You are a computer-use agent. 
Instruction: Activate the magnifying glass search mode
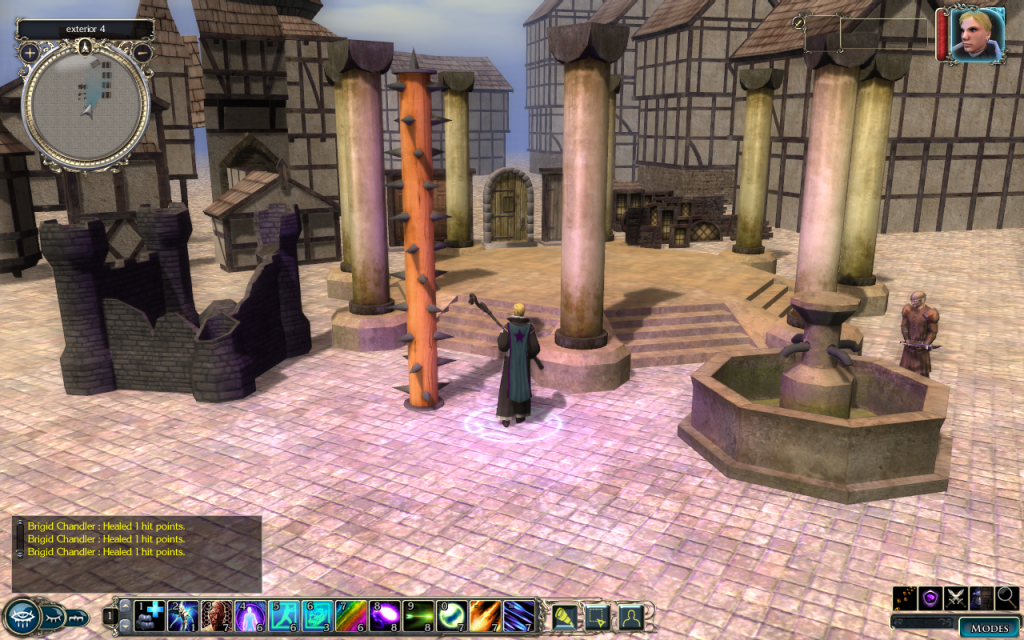click(1007, 598)
